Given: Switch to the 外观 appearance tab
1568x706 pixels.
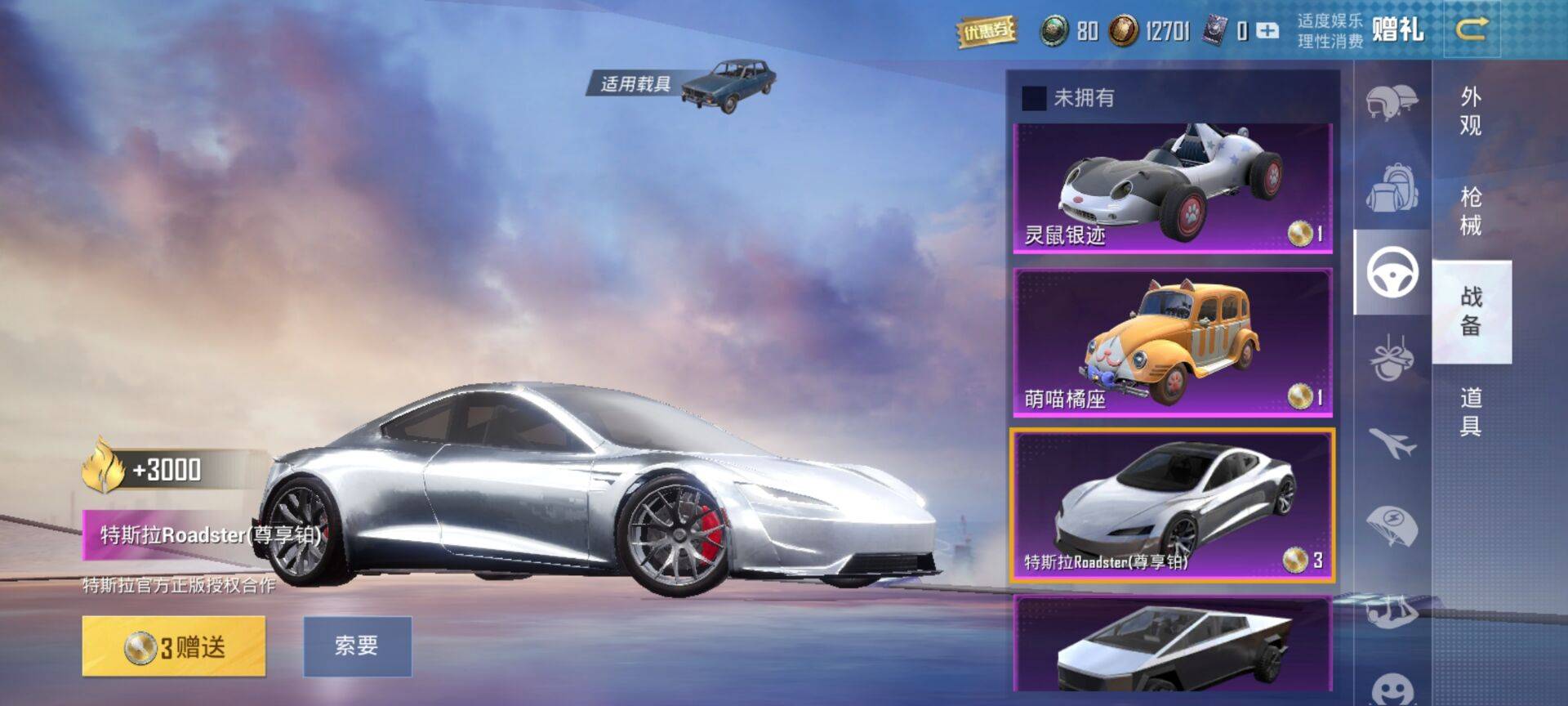Looking at the screenshot, I should [1471, 111].
